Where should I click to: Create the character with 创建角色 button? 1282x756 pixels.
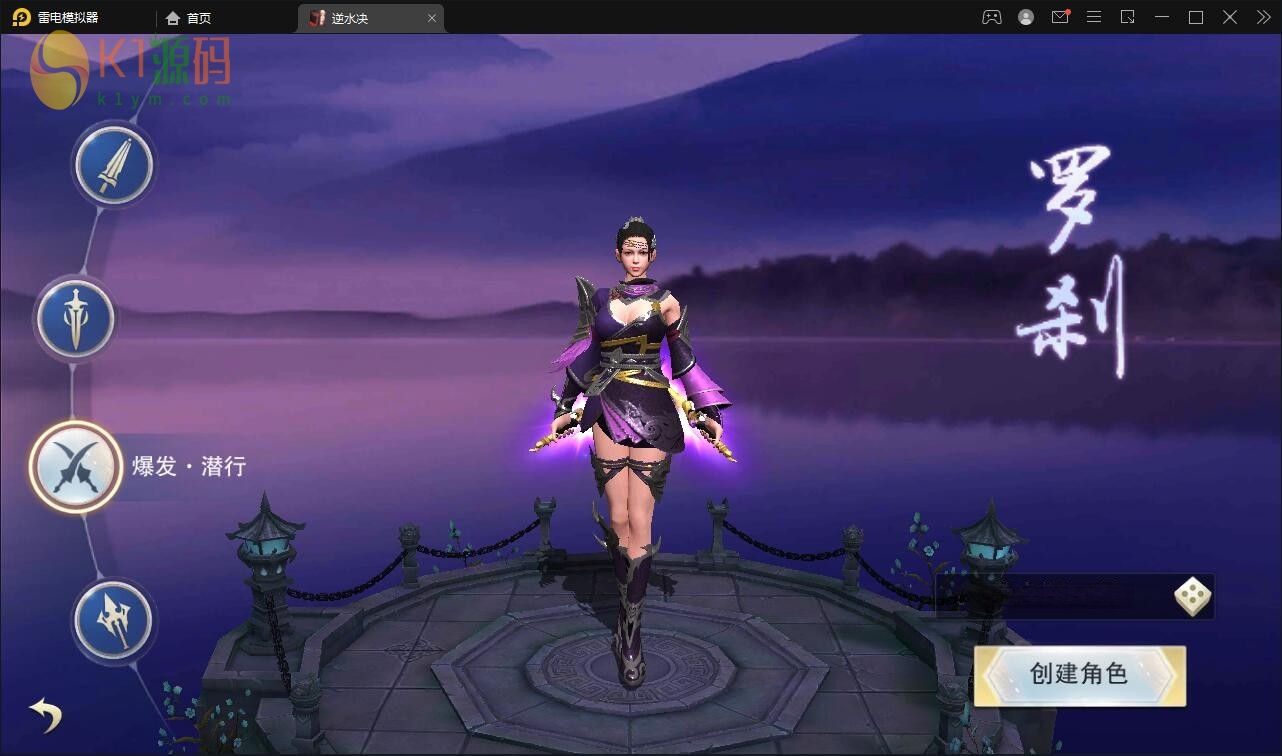click(1079, 675)
